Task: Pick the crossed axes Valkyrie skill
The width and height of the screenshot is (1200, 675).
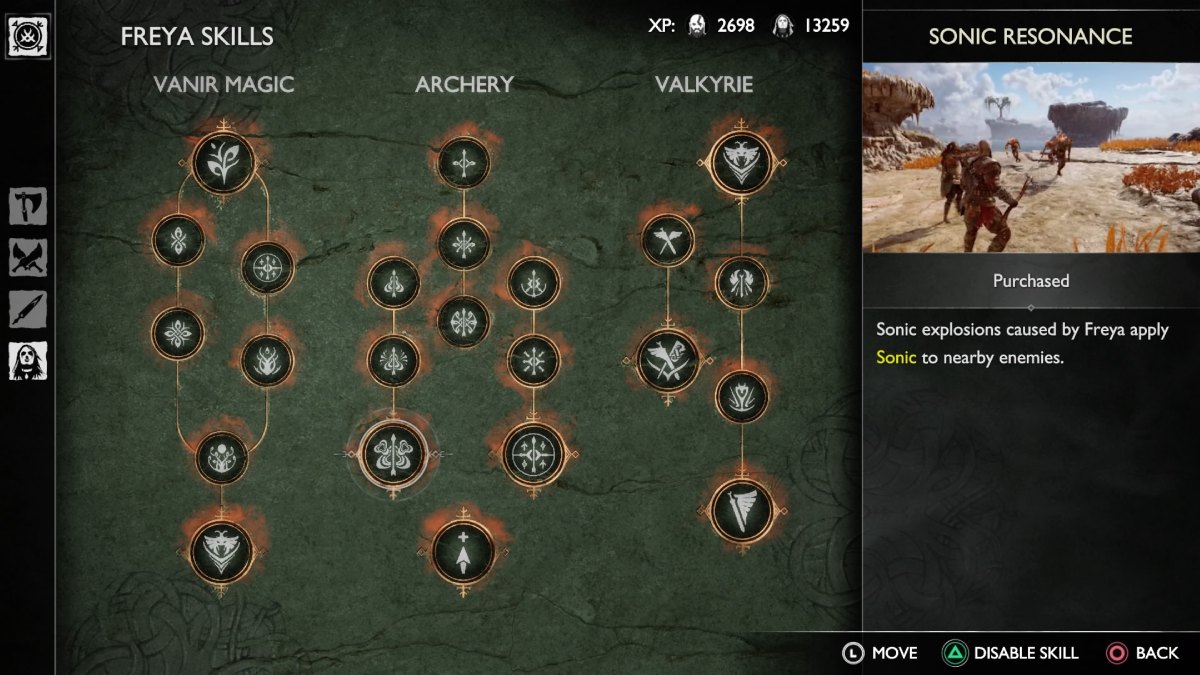Action: (x=667, y=240)
